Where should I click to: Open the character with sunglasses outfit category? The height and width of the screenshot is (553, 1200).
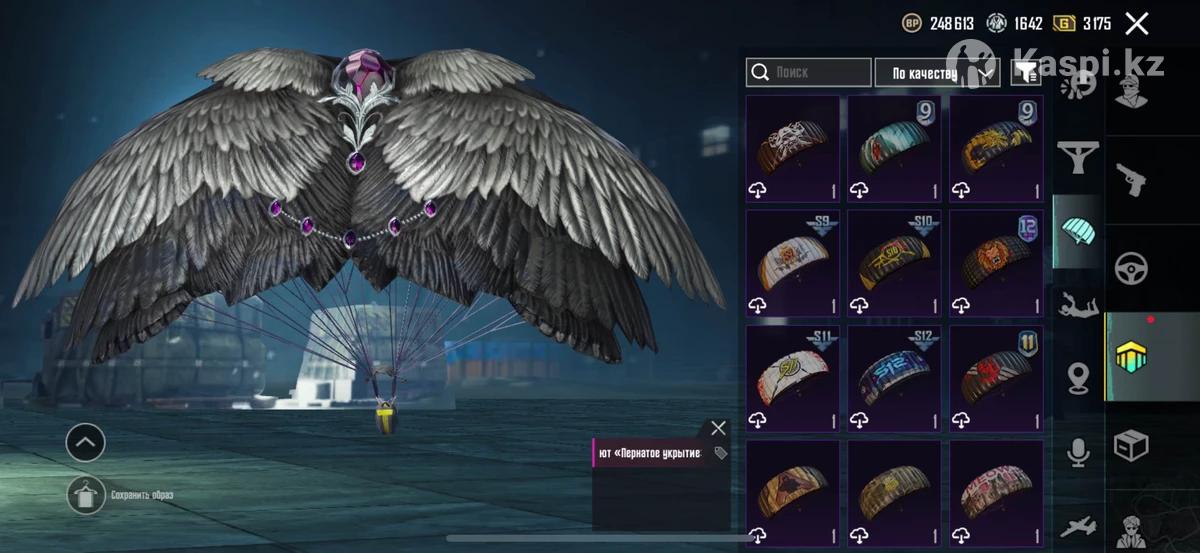[x=1131, y=92]
